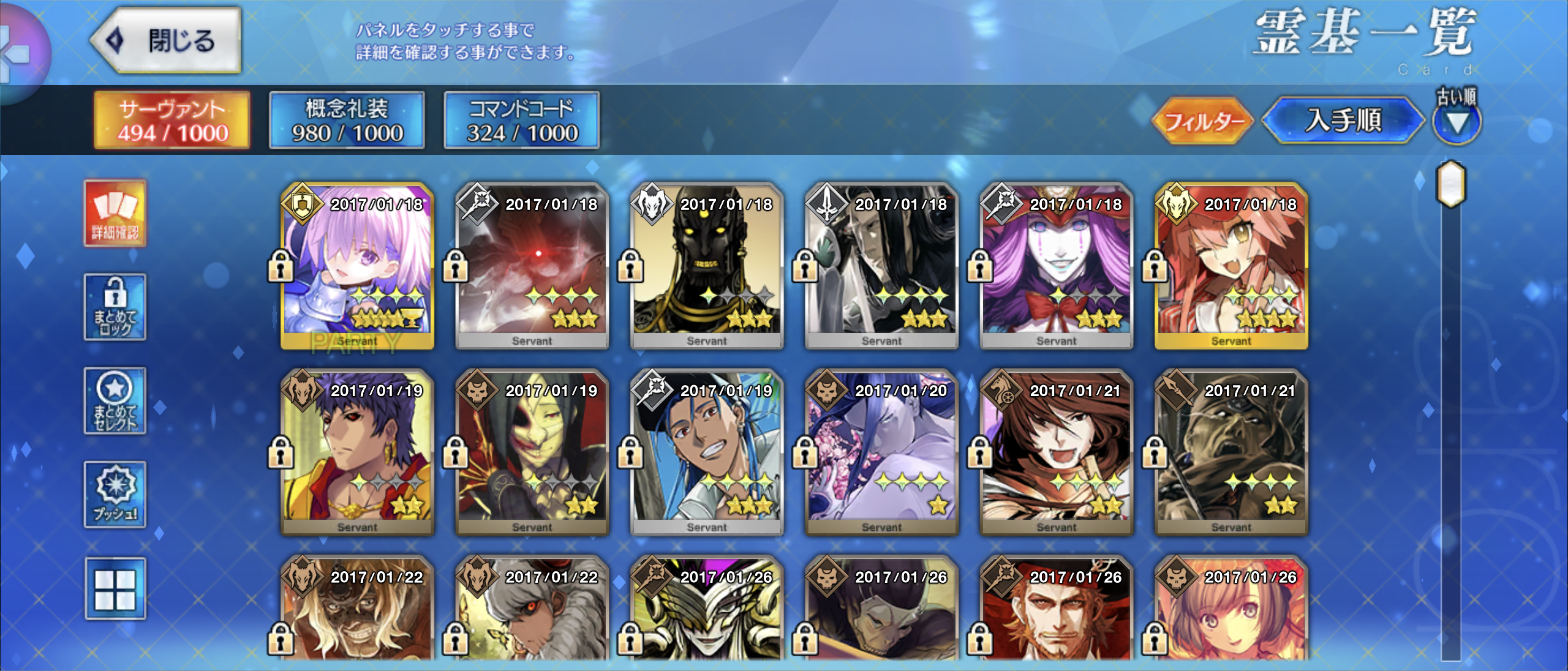Activate まとめてセレクト bulk select
Image resolution: width=1568 pixels, height=671 pixels.
tap(115, 401)
